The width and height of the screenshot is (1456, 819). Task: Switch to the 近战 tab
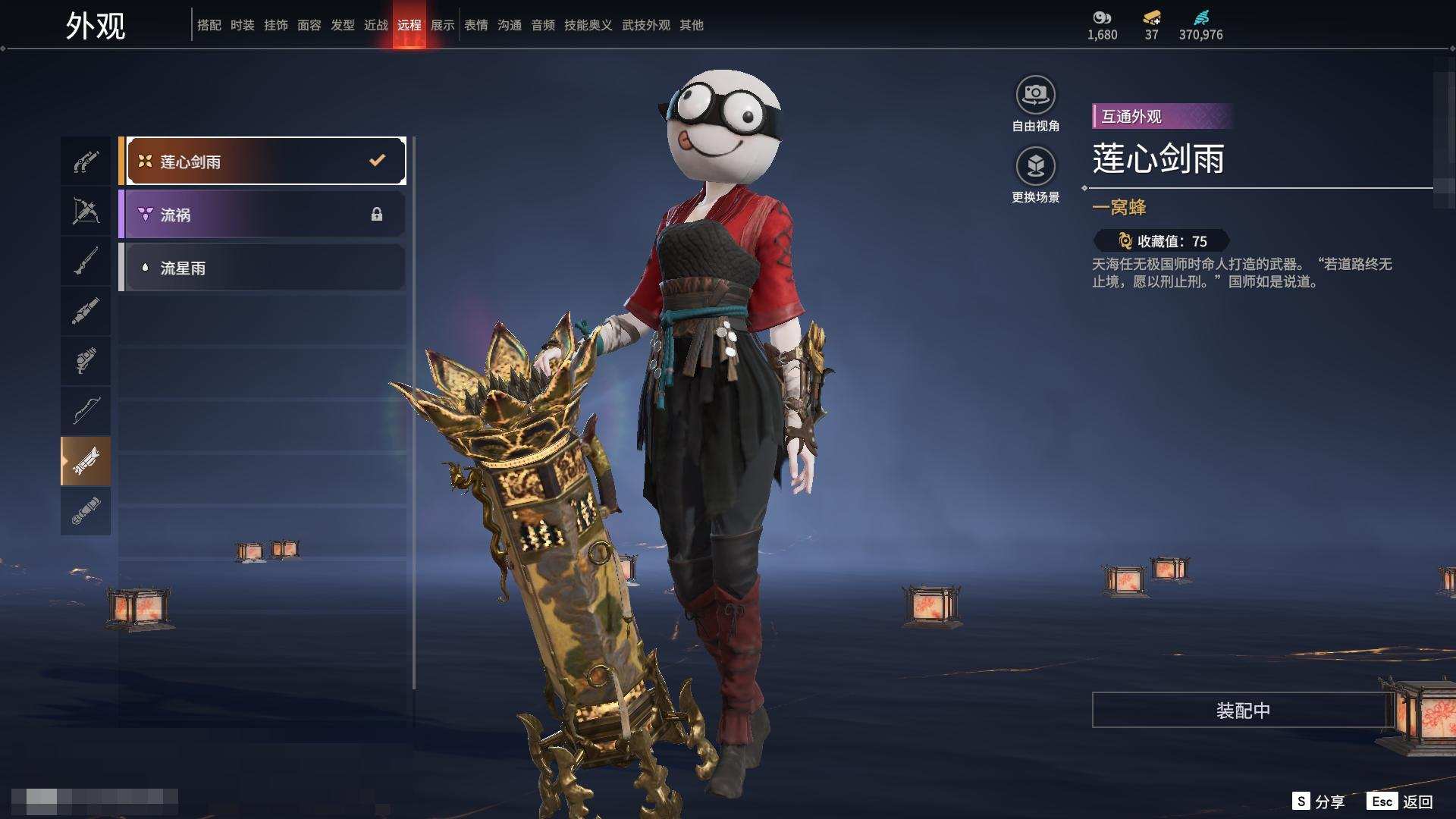click(375, 25)
